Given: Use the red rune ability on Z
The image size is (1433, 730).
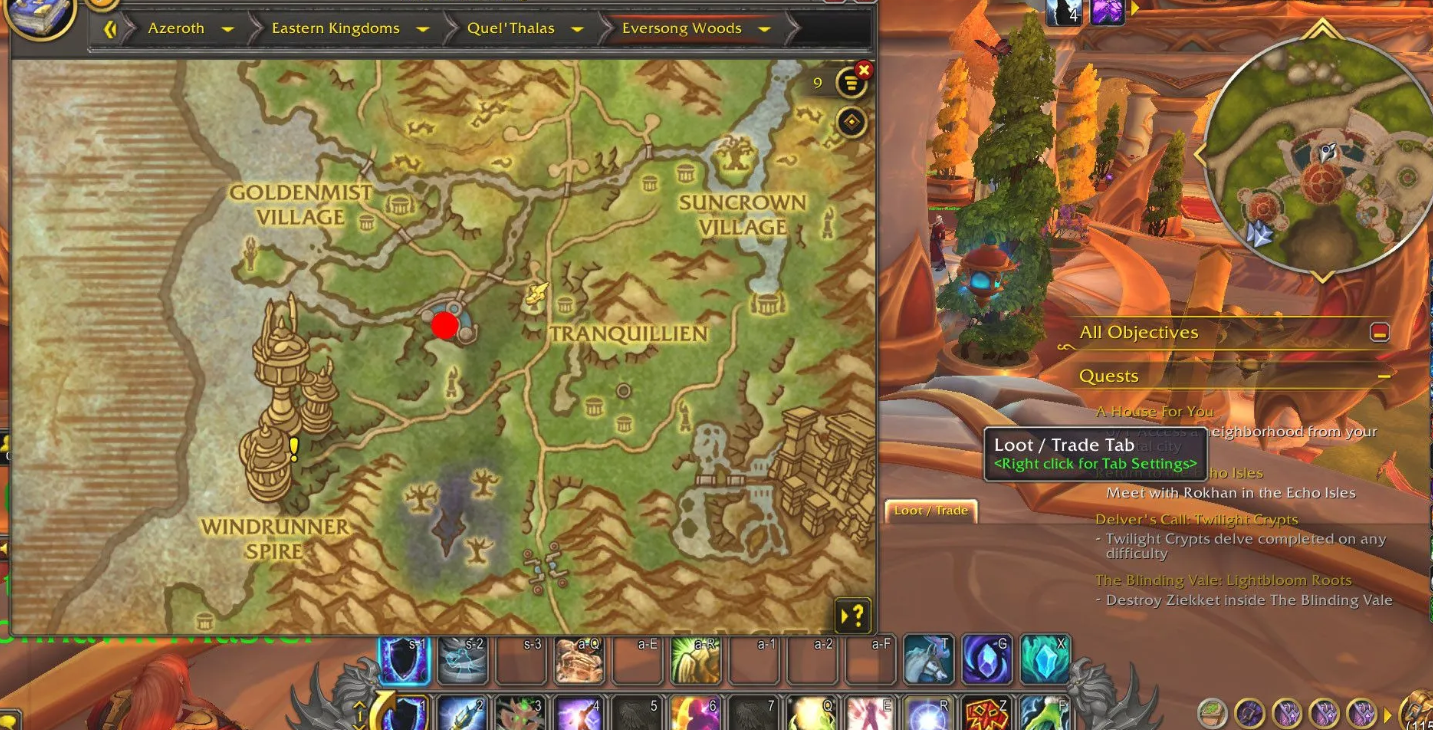Looking at the screenshot, I should pyautogui.click(x=985, y=714).
